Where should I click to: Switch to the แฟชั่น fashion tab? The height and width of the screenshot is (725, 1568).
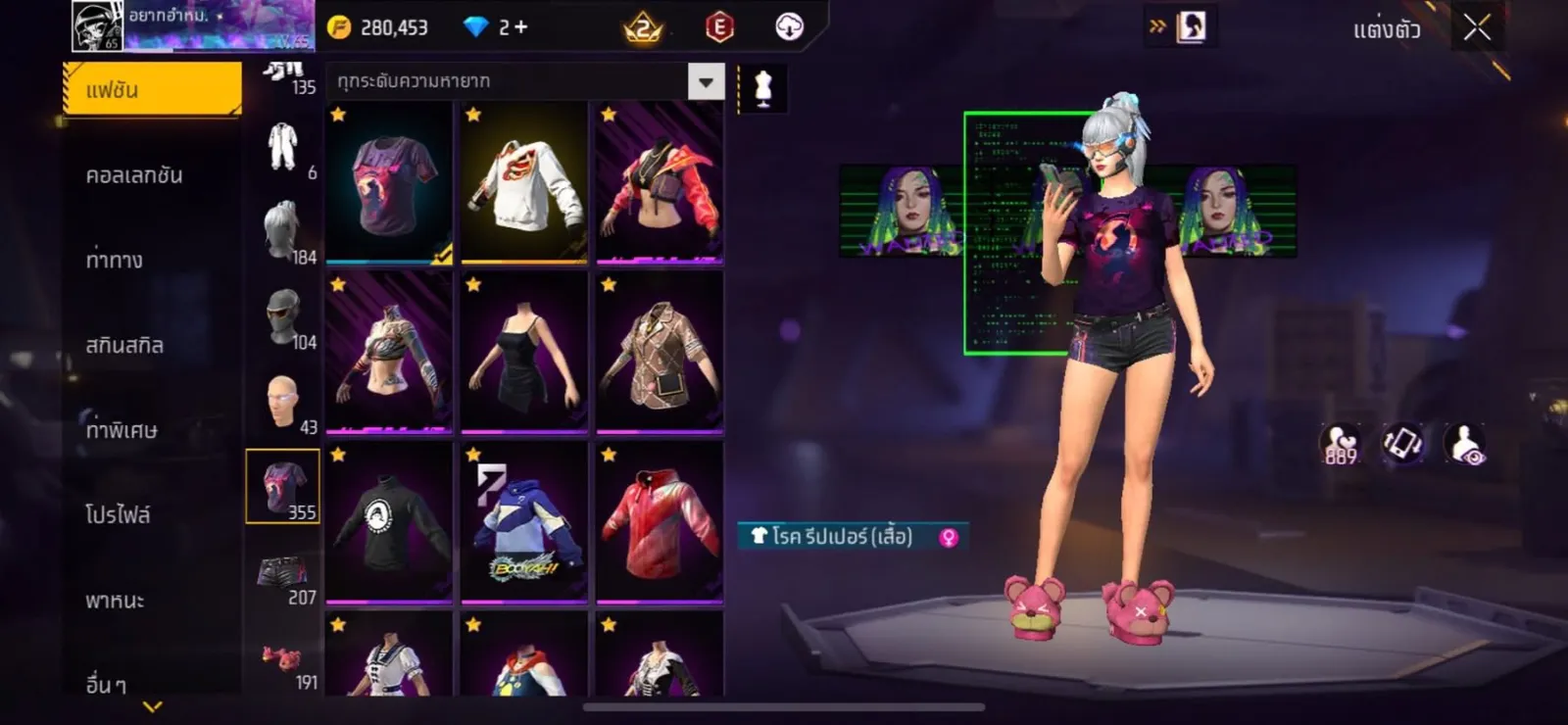pos(152,90)
